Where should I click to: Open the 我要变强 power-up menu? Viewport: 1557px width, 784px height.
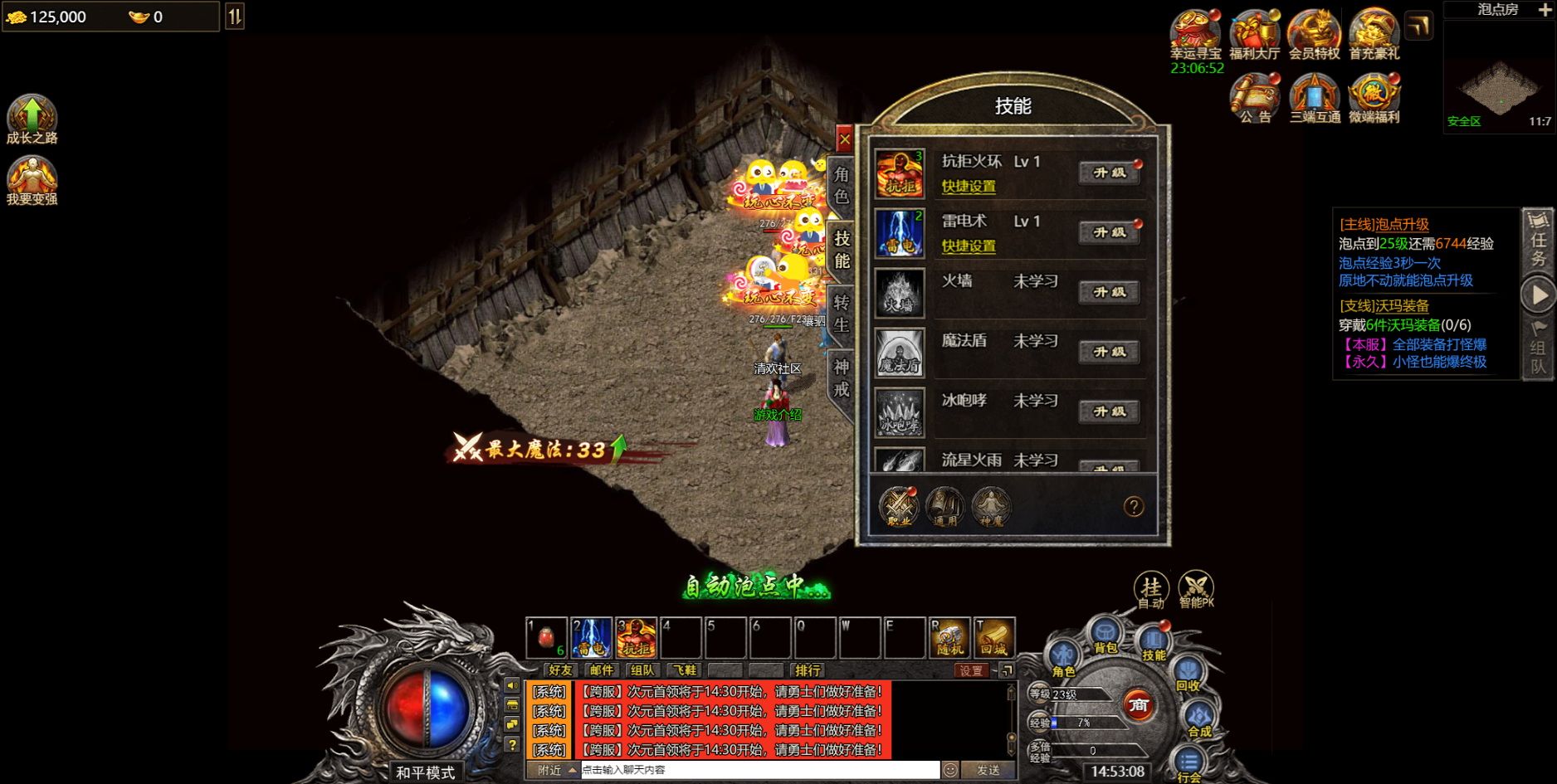click(32, 180)
